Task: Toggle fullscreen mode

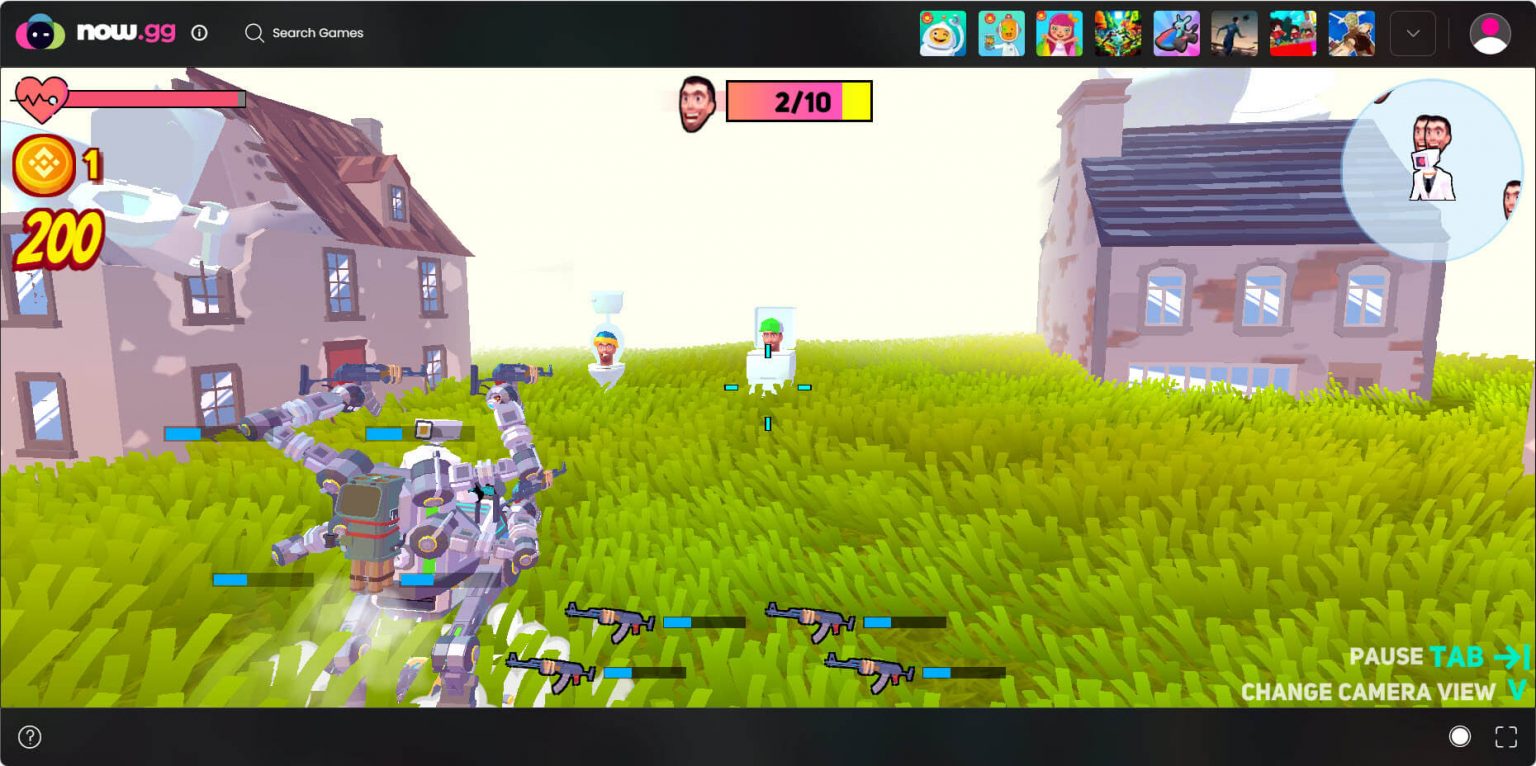Action: (x=1505, y=737)
